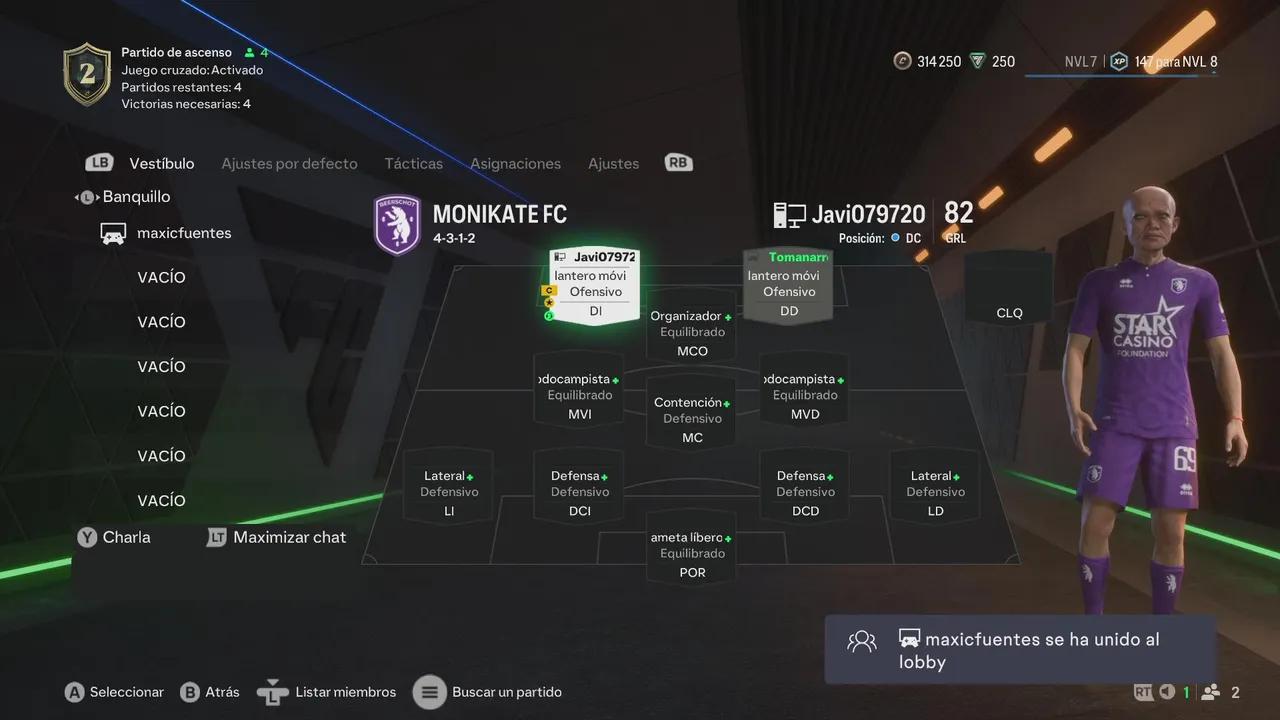1280x720 pixels.
Task: Click the vehicle icon next to maxicfuentes
Action: pos(113,233)
